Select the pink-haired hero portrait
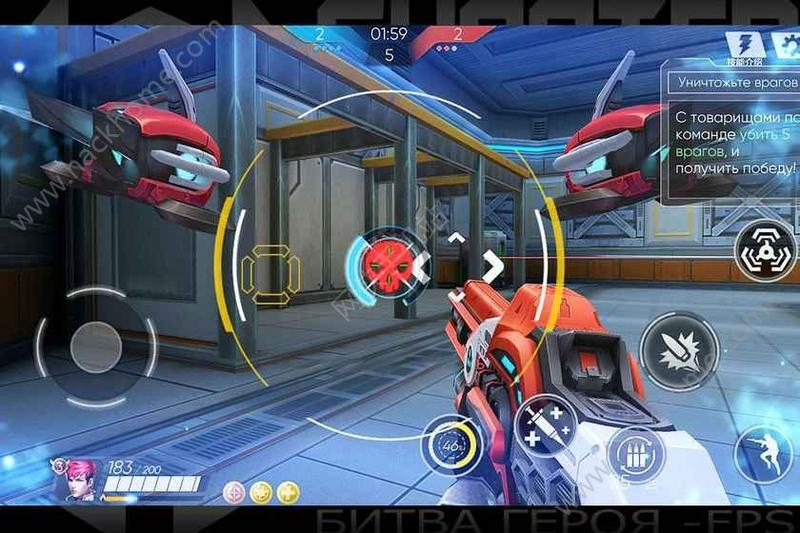This screenshot has width=800, height=533. point(70,479)
